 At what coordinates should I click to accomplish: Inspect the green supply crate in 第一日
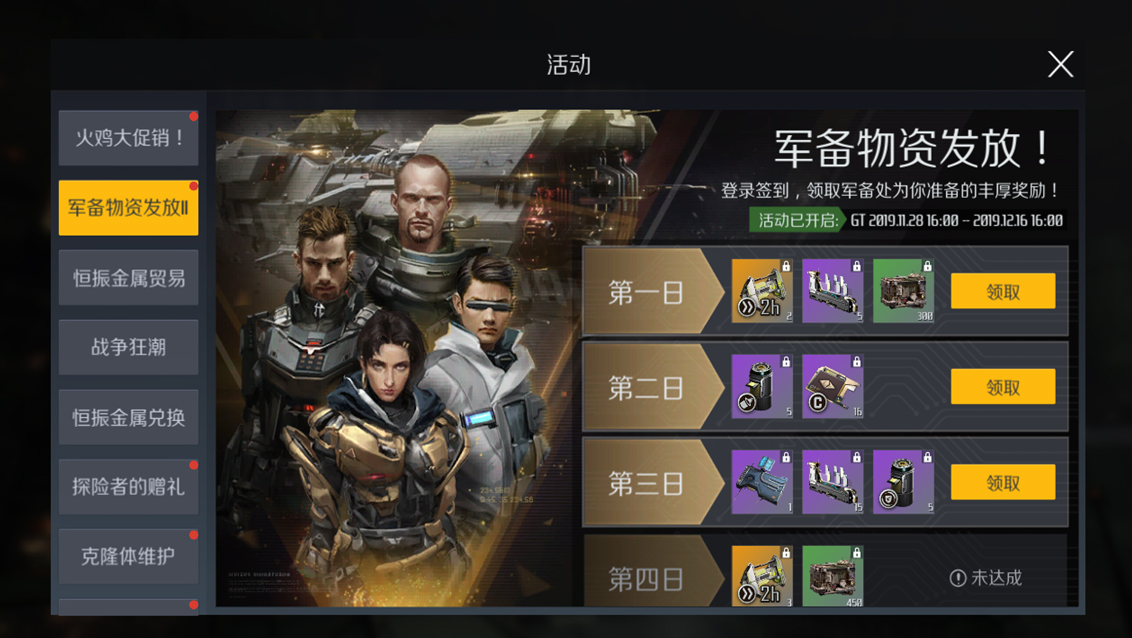[903, 291]
